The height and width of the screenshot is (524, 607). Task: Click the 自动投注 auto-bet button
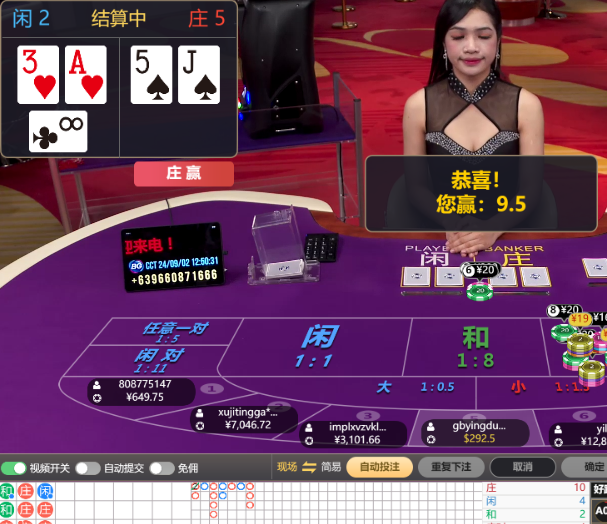pos(379,467)
